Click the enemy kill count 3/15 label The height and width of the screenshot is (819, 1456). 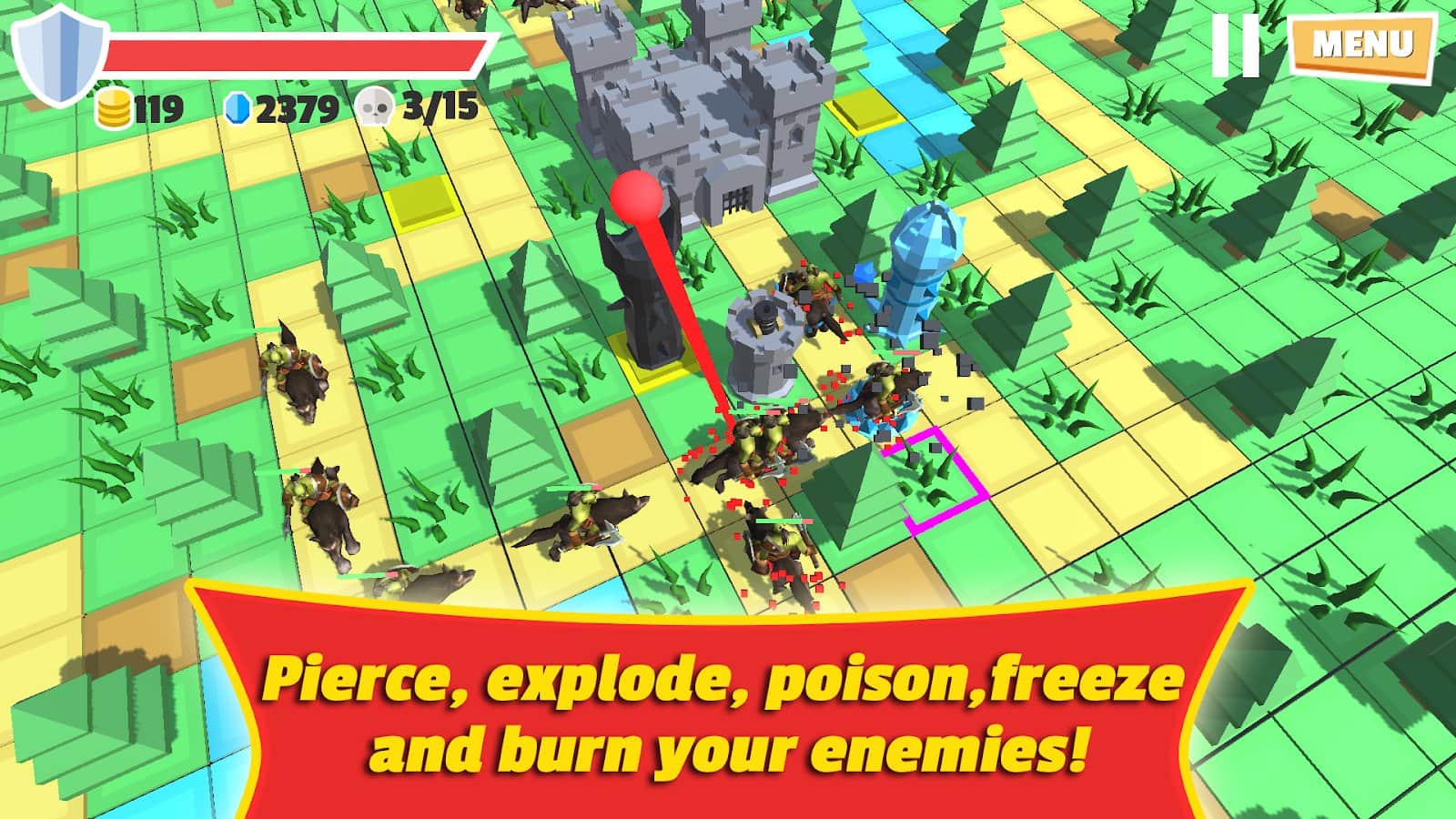tap(437, 107)
